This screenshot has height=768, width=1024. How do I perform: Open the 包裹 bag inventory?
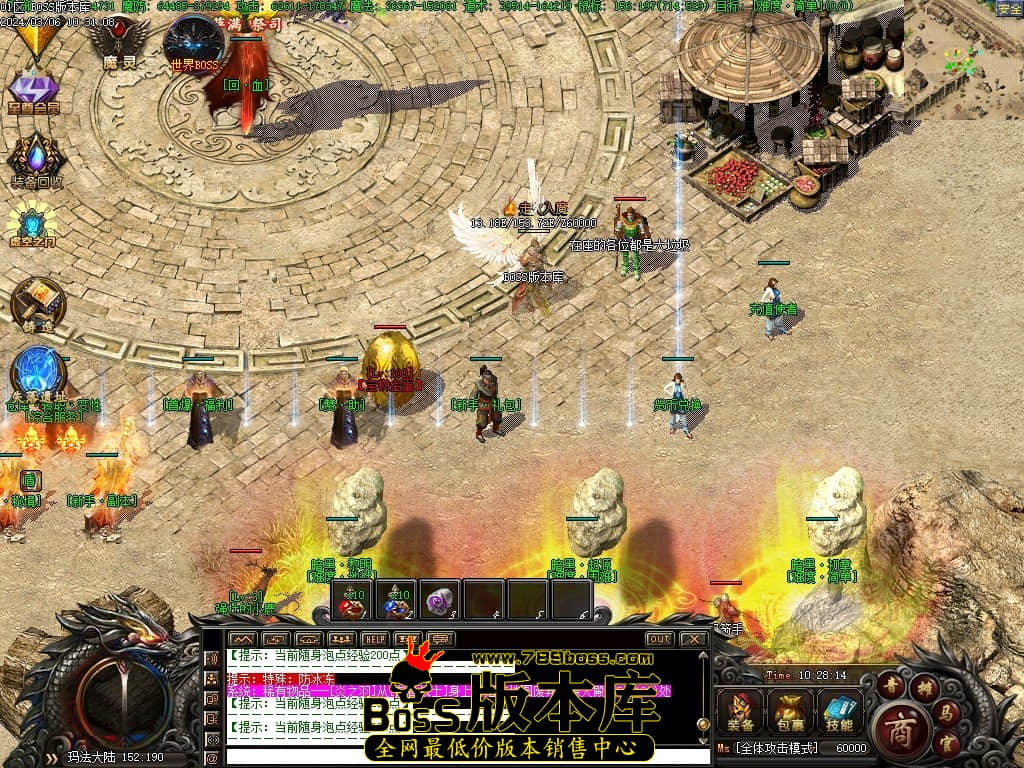tap(790, 711)
